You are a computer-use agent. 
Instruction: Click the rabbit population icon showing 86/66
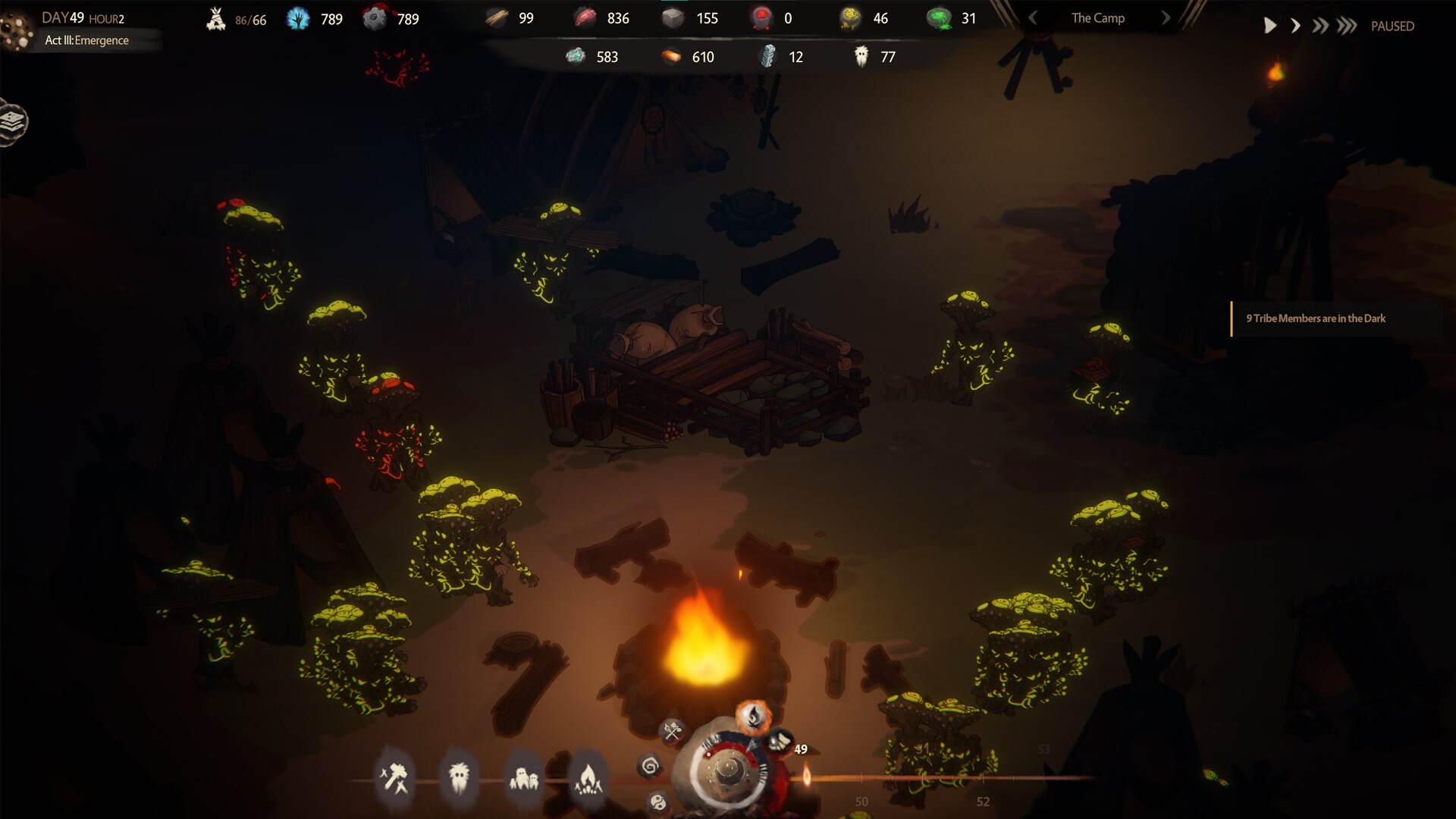217,18
